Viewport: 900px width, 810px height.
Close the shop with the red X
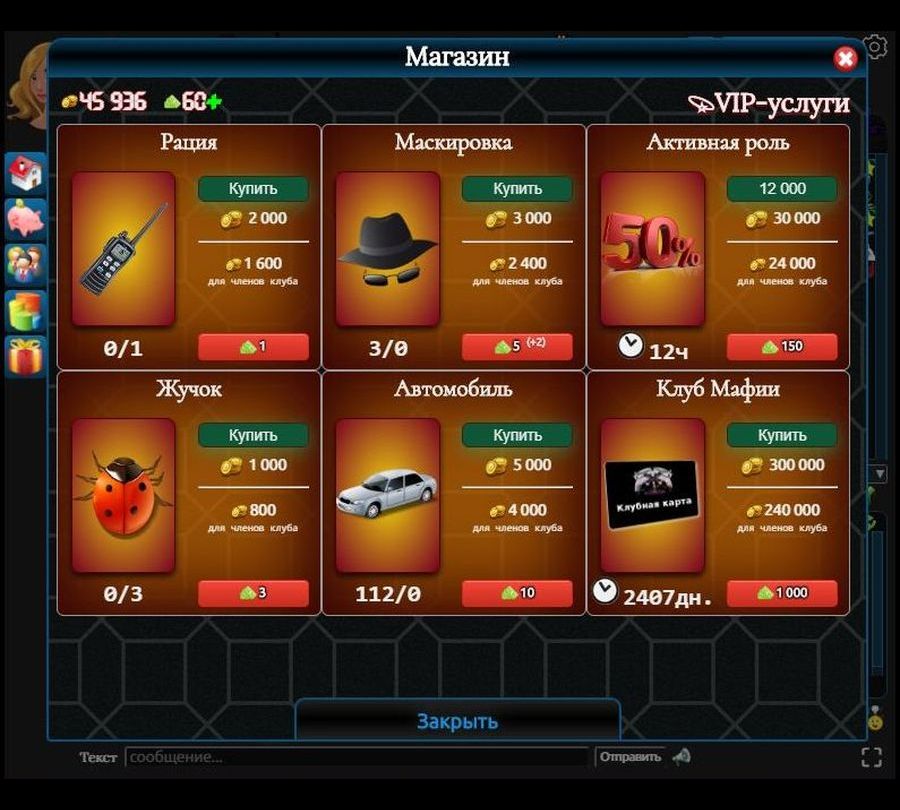845,59
